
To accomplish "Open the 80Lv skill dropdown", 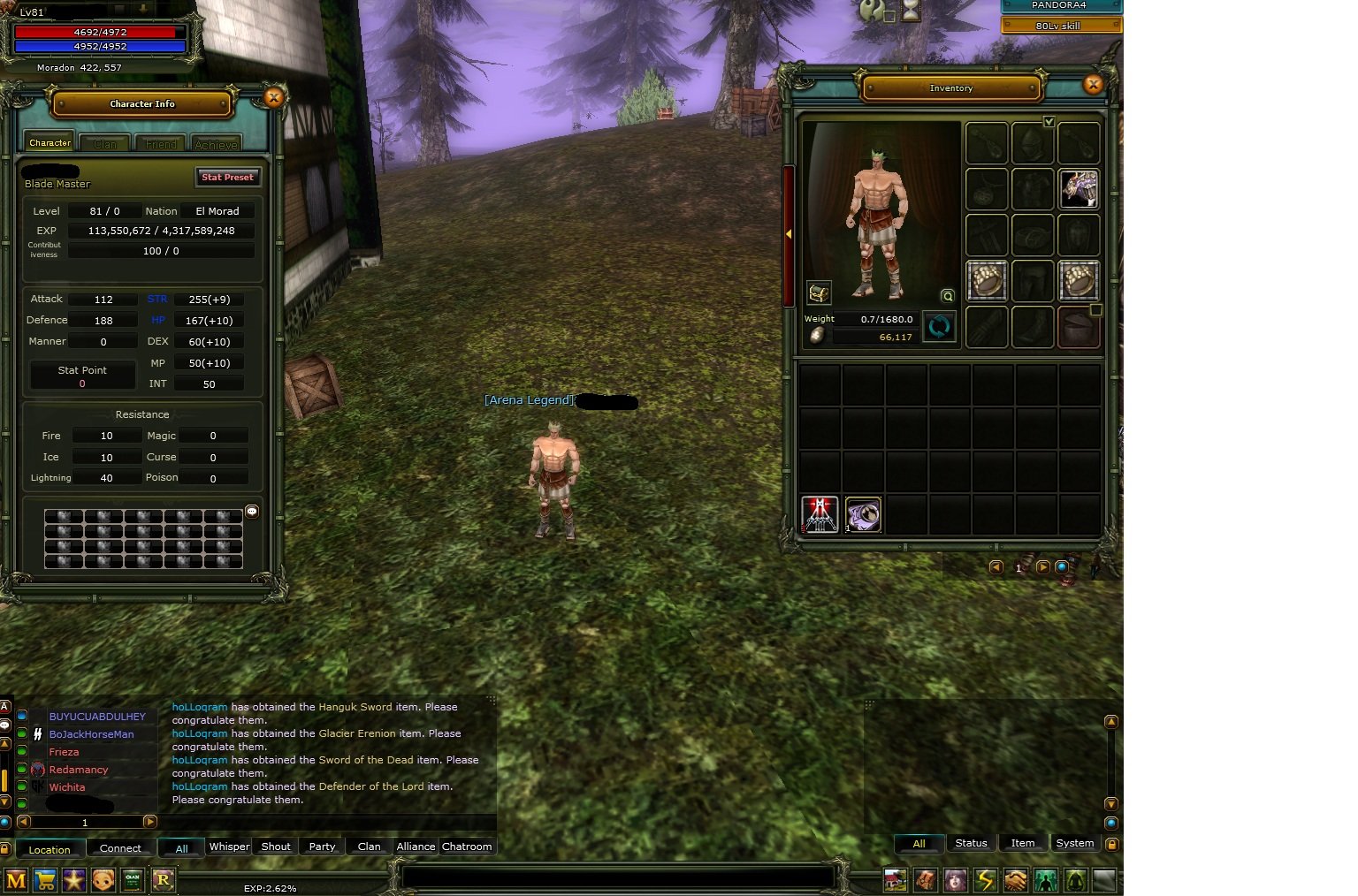I will point(1060,25).
